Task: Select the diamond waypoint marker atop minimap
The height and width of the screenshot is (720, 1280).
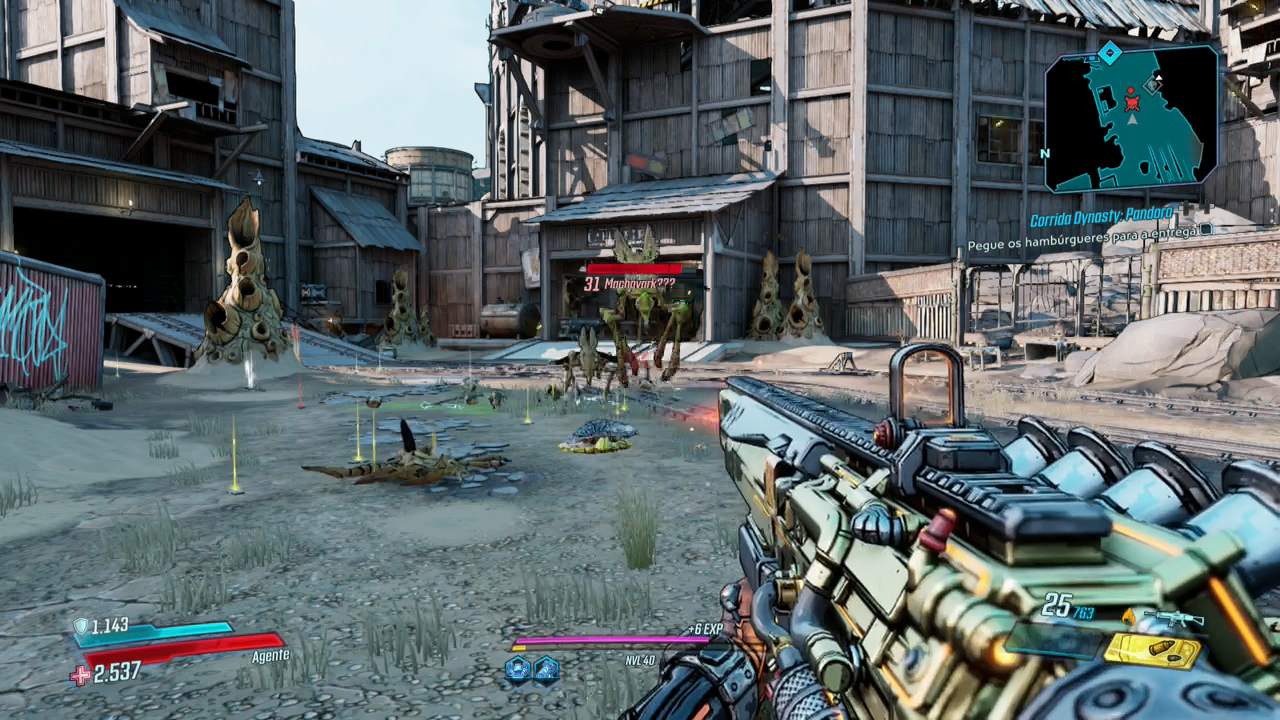Action: pos(1109,52)
